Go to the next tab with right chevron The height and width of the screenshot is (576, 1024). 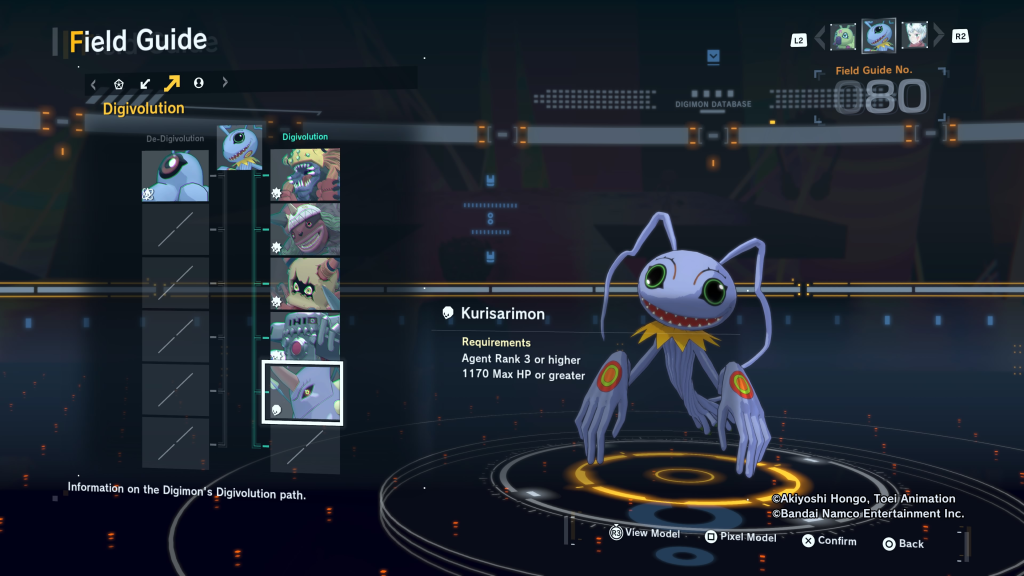225,83
